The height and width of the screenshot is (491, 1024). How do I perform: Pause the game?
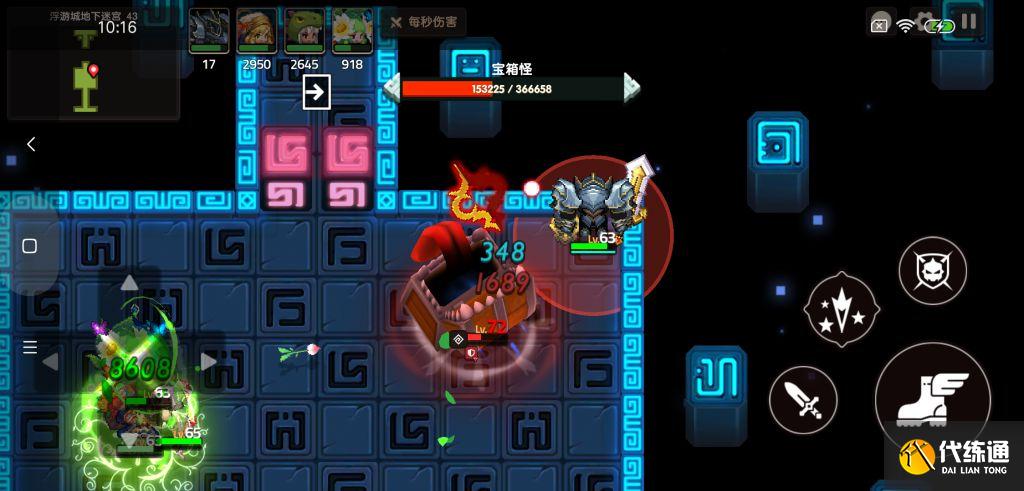click(x=969, y=23)
